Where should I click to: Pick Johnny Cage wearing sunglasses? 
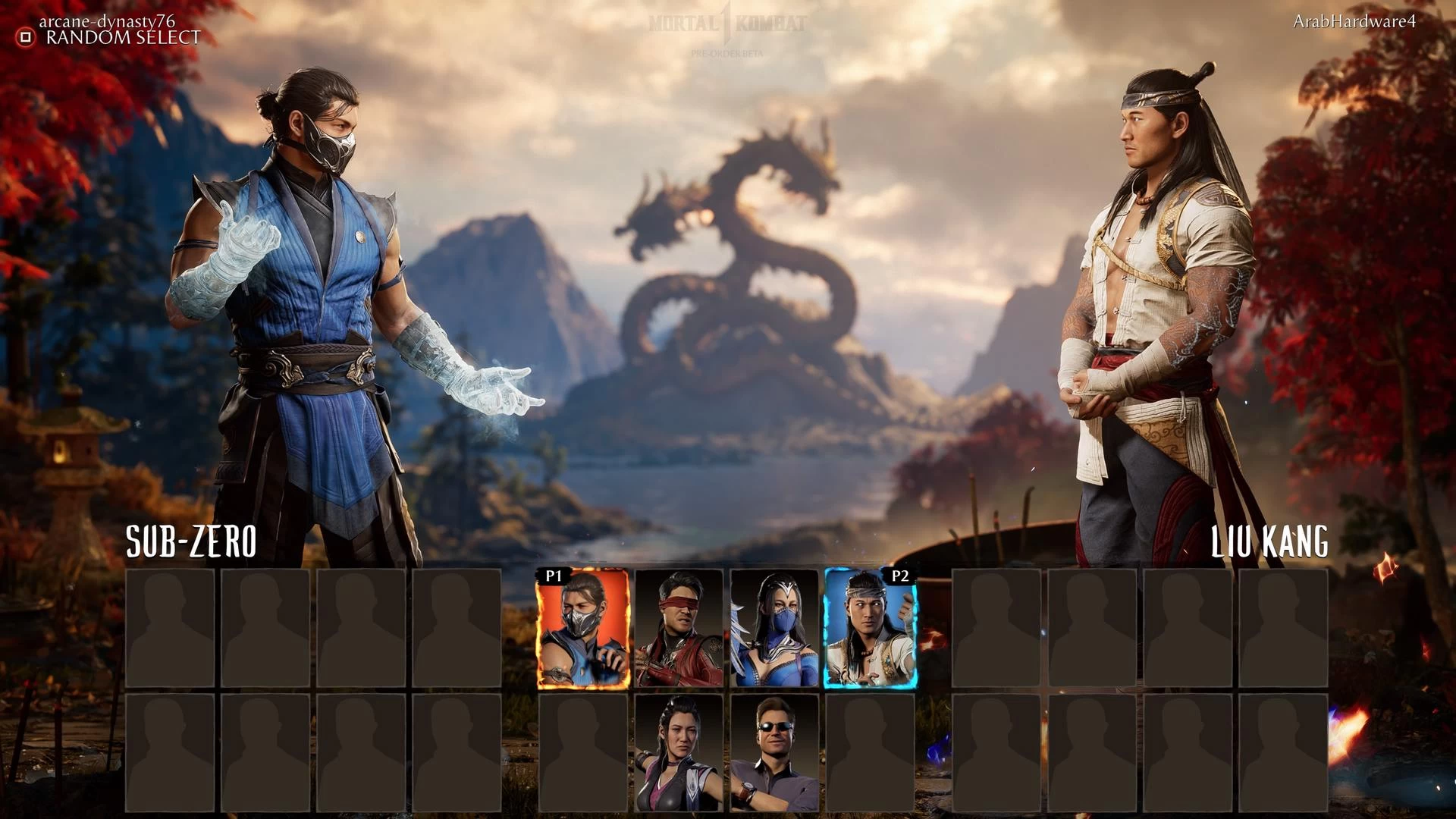[x=774, y=753]
